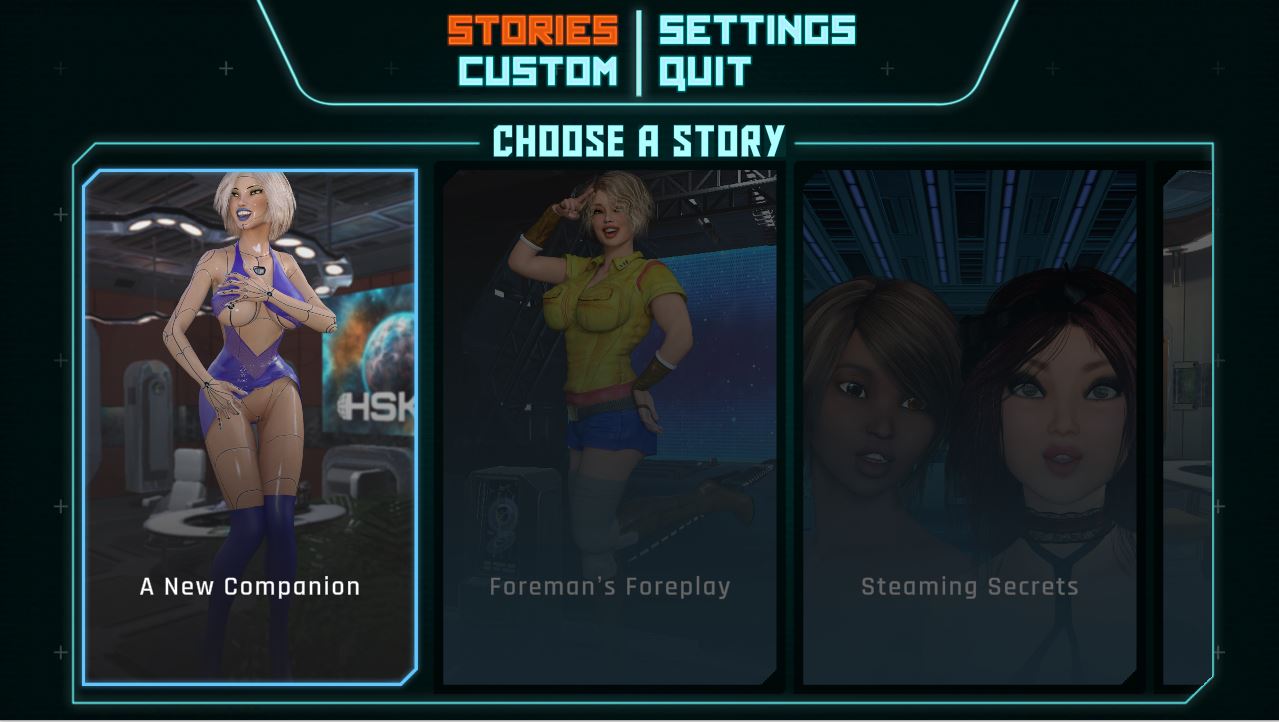Screen dimensions: 1279x722
Task: Pick the Steaming Secrets story card
Action: [969, 427]
